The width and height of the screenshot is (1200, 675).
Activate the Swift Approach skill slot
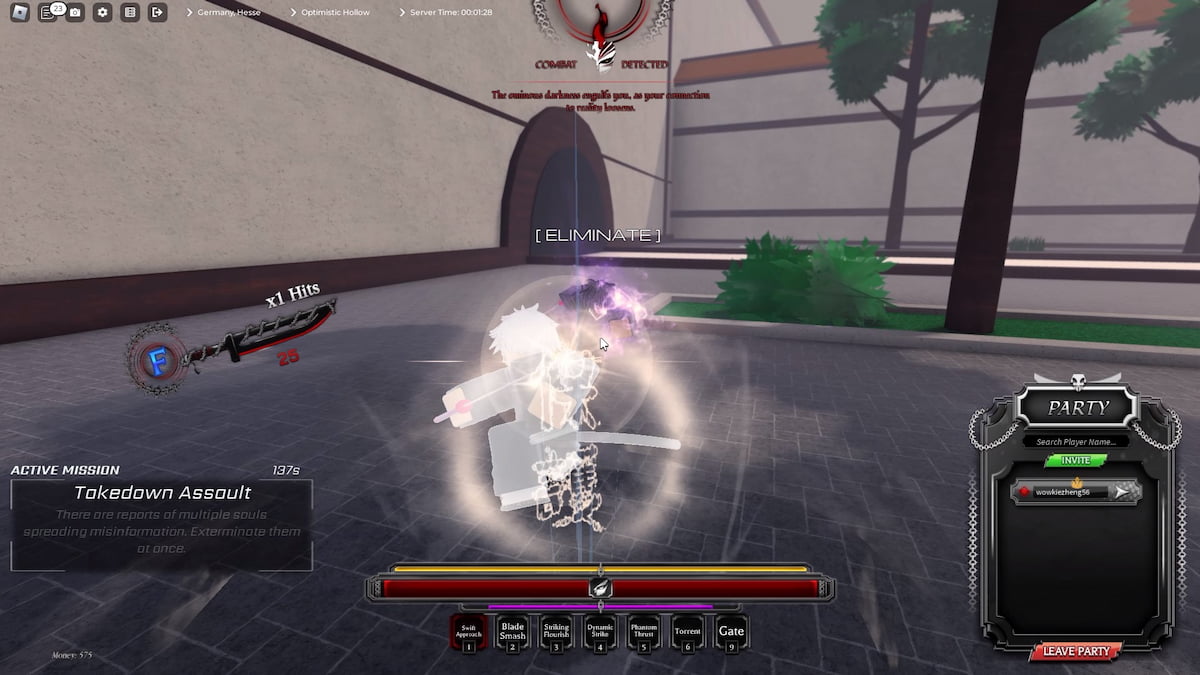point(469,632)
